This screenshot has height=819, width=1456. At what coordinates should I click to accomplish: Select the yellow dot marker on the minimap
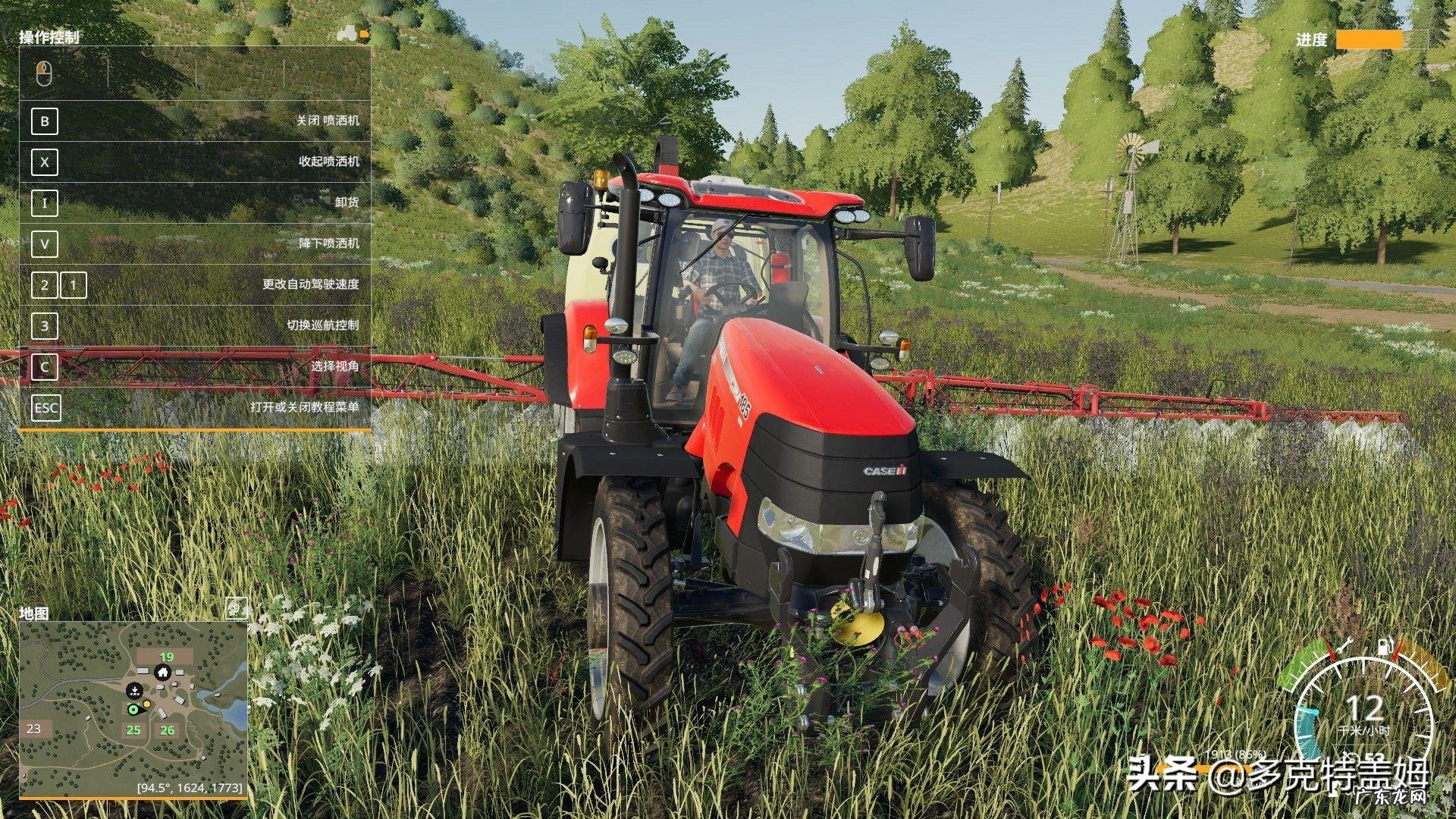click(x=146, y=704)
